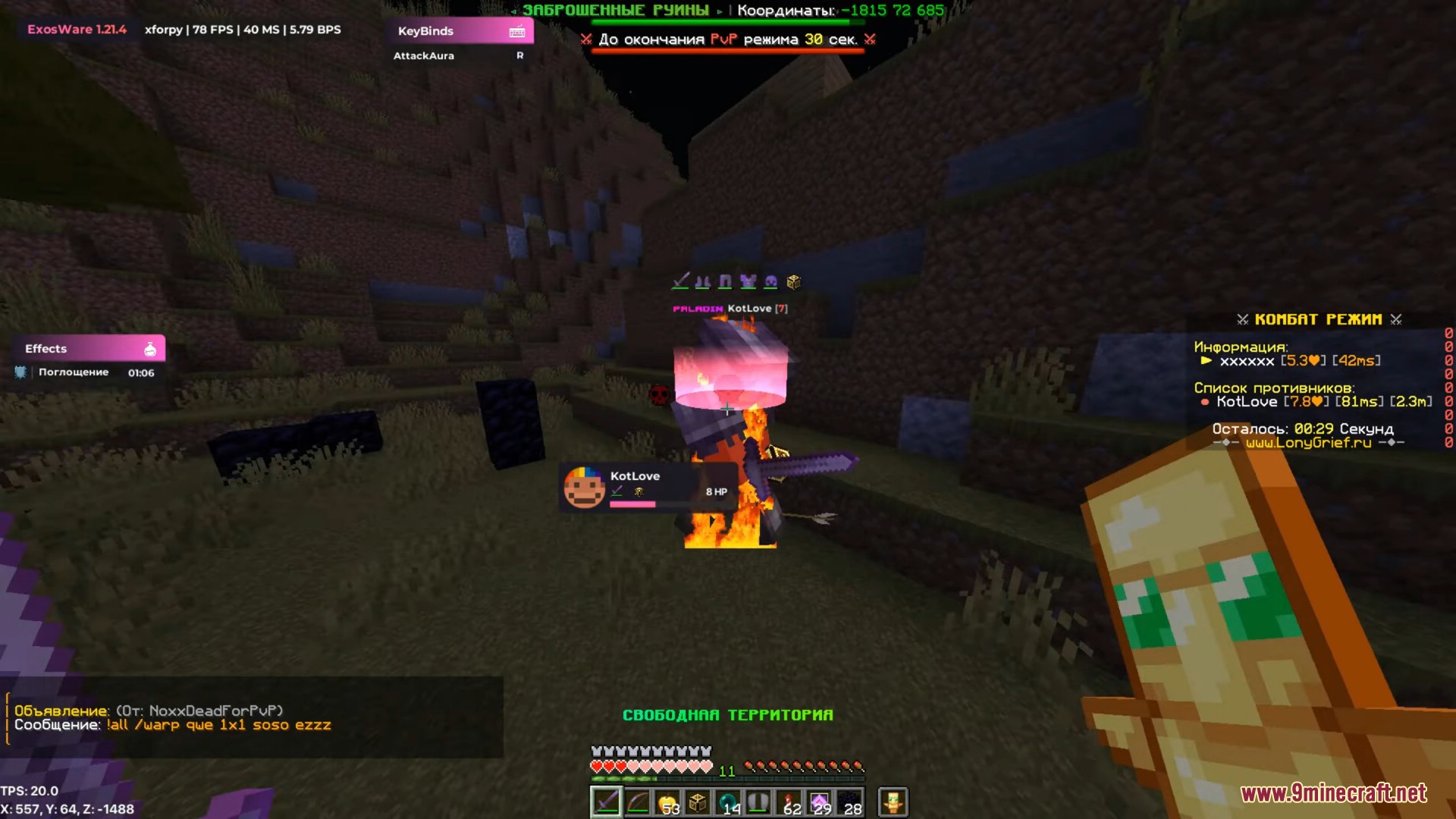Image resolution: width=1456 pixels, height=819 pixels.
Task: Select the bow in the hotbar
Action: click(x=638, y=802)
